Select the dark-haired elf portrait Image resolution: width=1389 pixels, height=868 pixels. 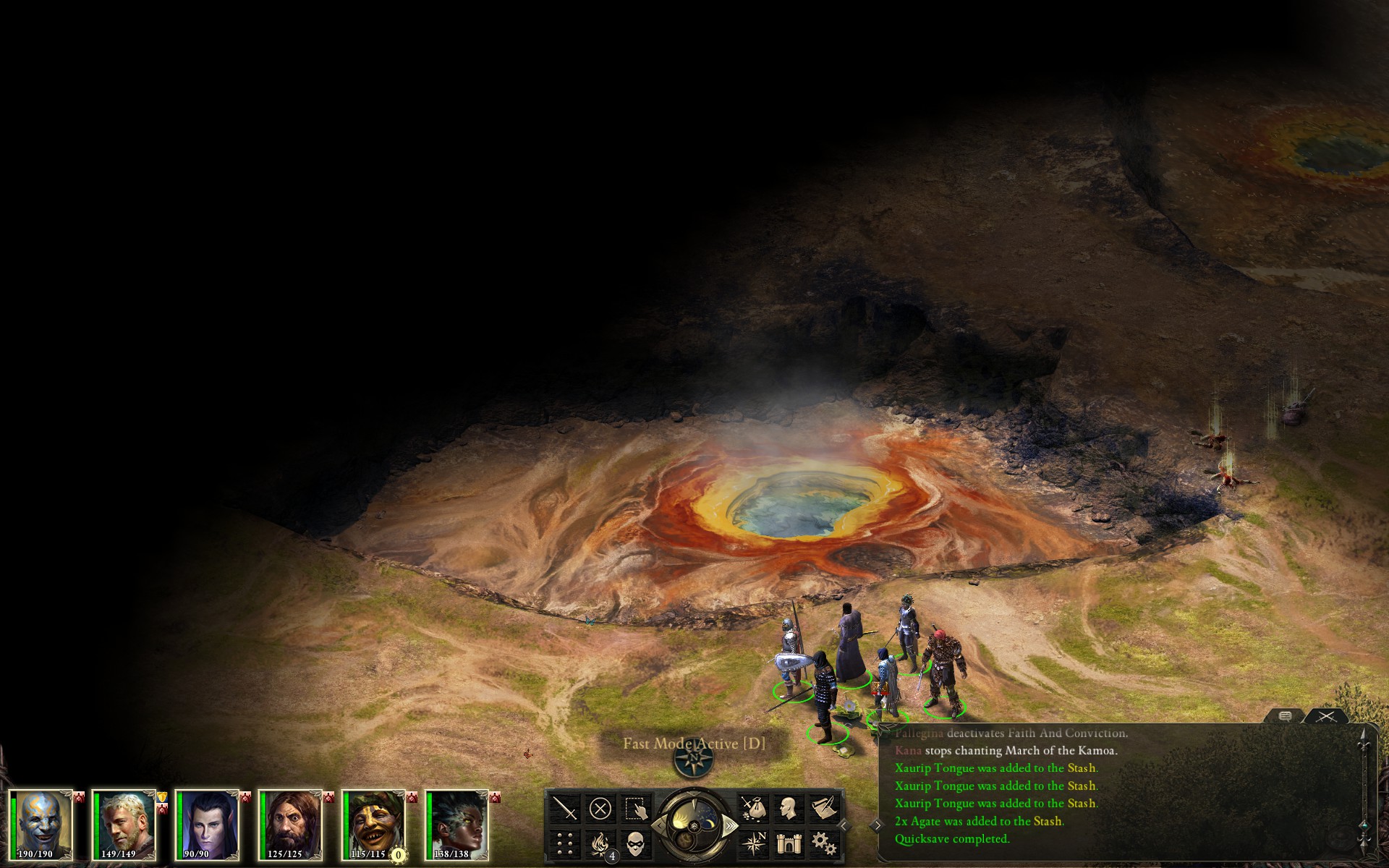coord(208,825)
